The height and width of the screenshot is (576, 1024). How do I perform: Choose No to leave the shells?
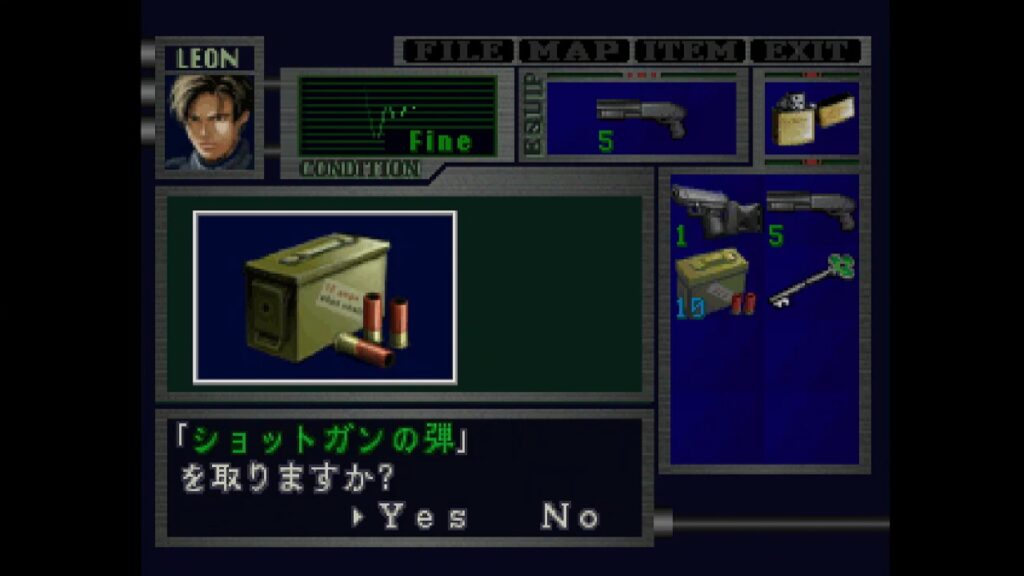click(570, 517)
